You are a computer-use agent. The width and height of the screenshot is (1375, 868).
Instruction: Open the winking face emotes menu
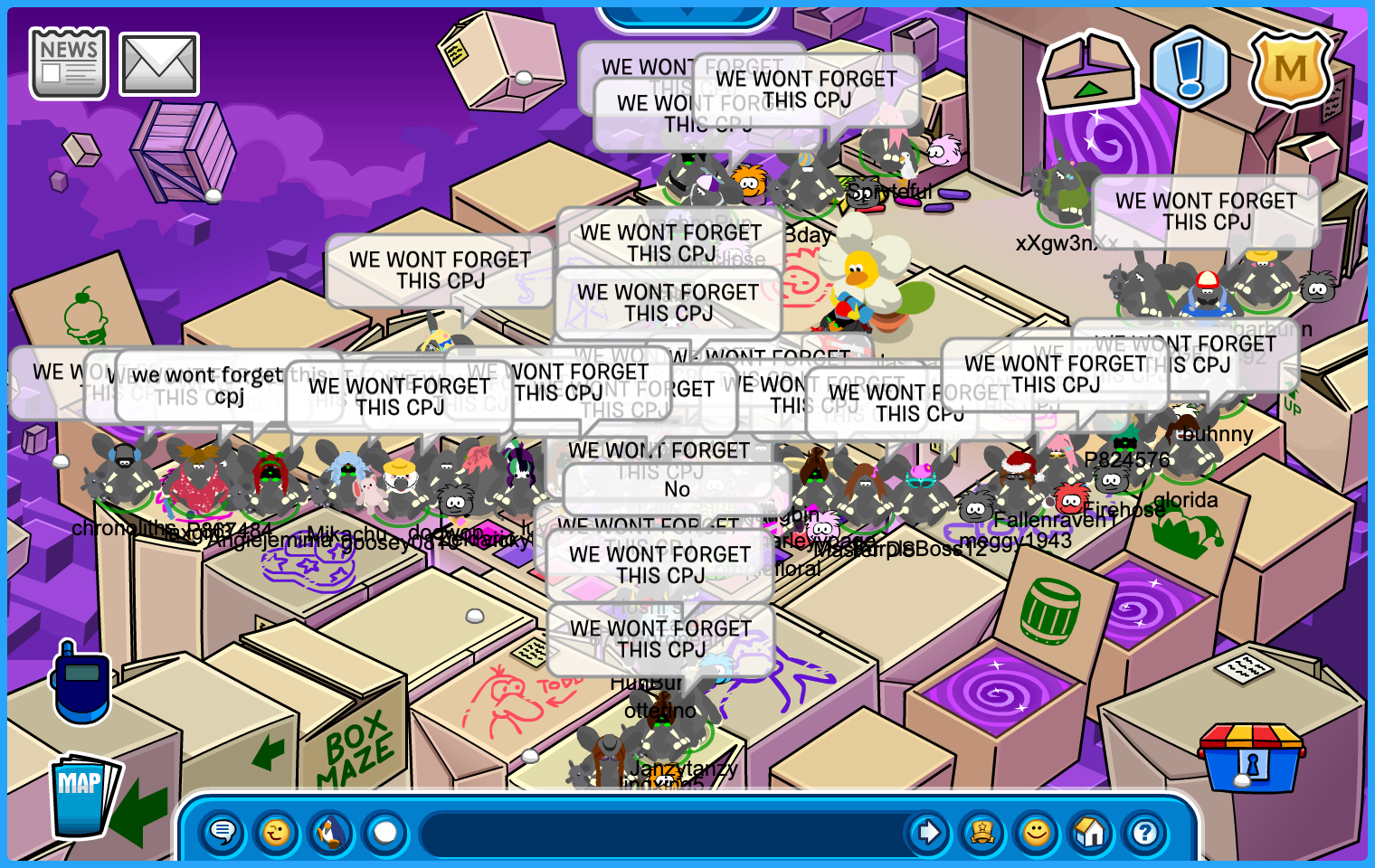277,832
